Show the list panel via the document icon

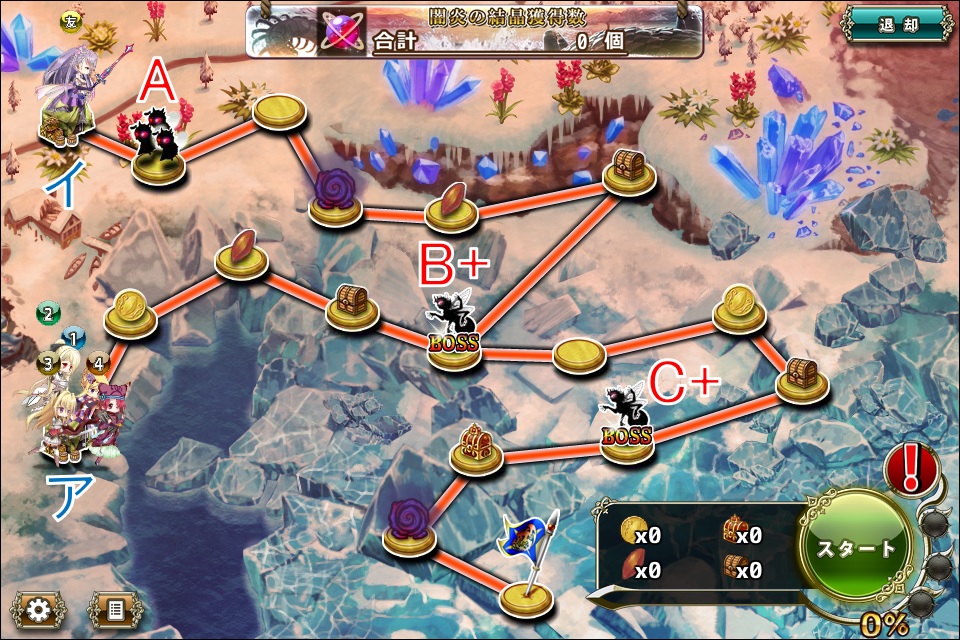(x=115, y=609)
